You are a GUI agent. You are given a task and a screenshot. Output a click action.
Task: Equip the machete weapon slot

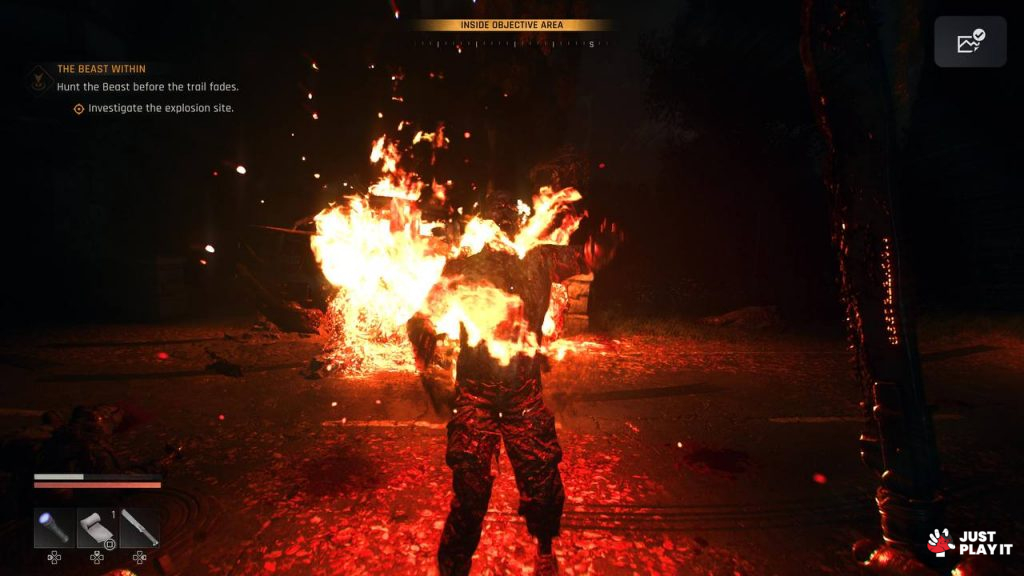coord(140,528)
